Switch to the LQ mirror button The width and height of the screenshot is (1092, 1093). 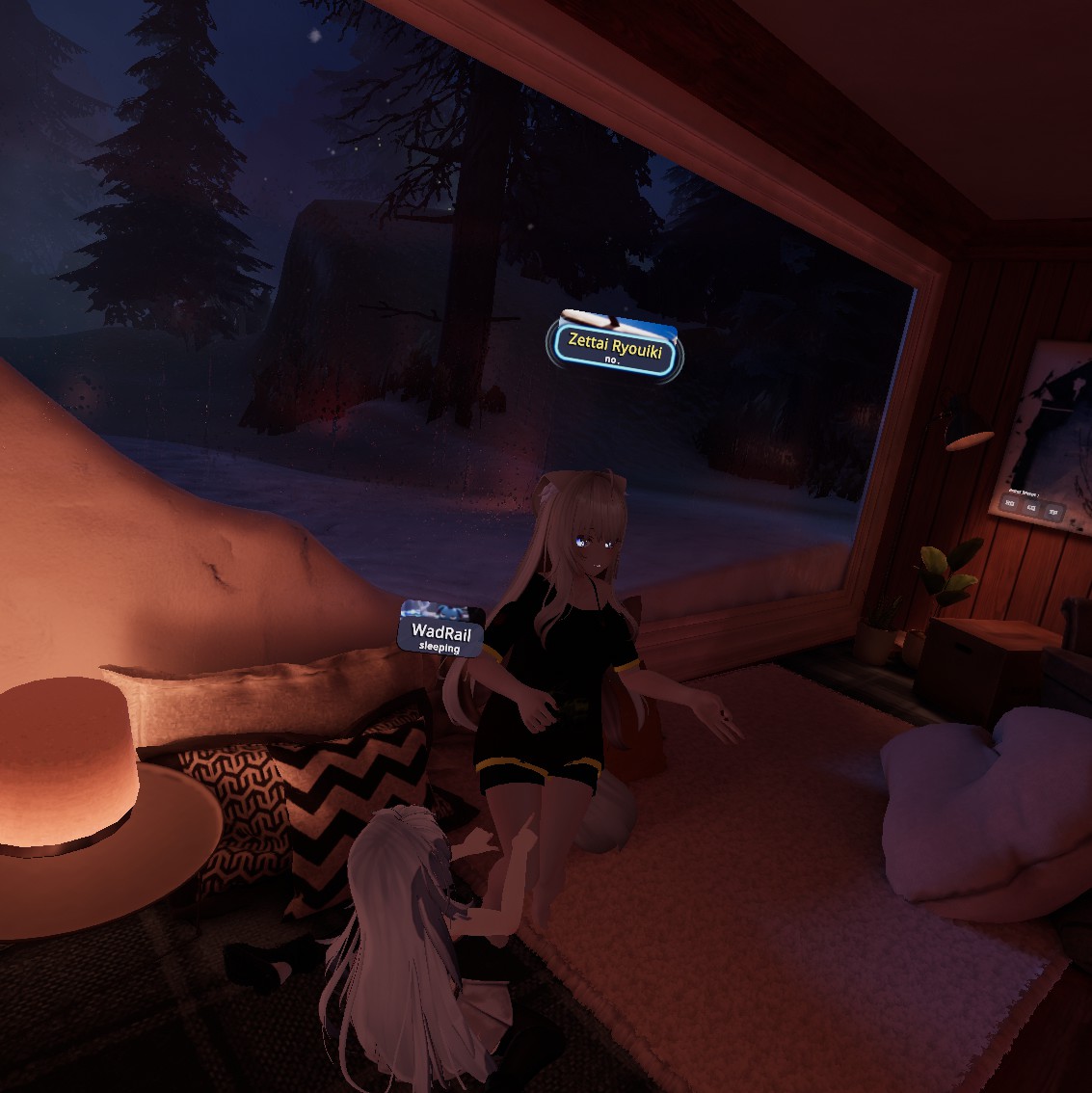click(1031, 508)
